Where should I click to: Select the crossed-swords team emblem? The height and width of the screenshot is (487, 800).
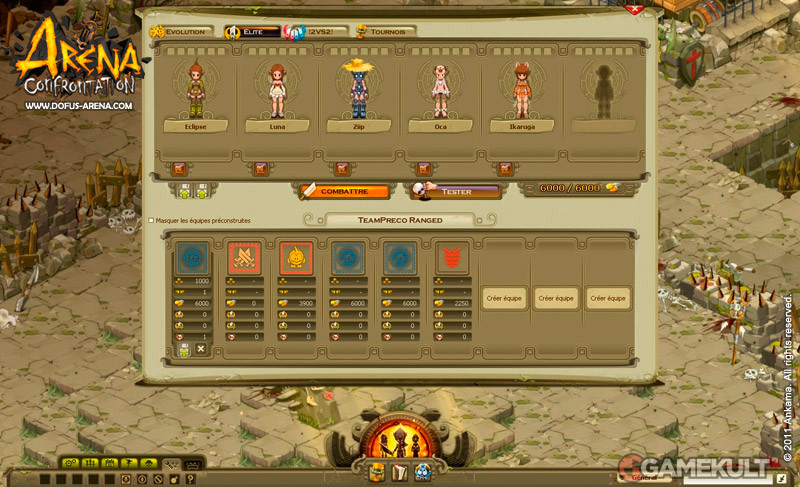pyautogui.click(x=244, y=258)
